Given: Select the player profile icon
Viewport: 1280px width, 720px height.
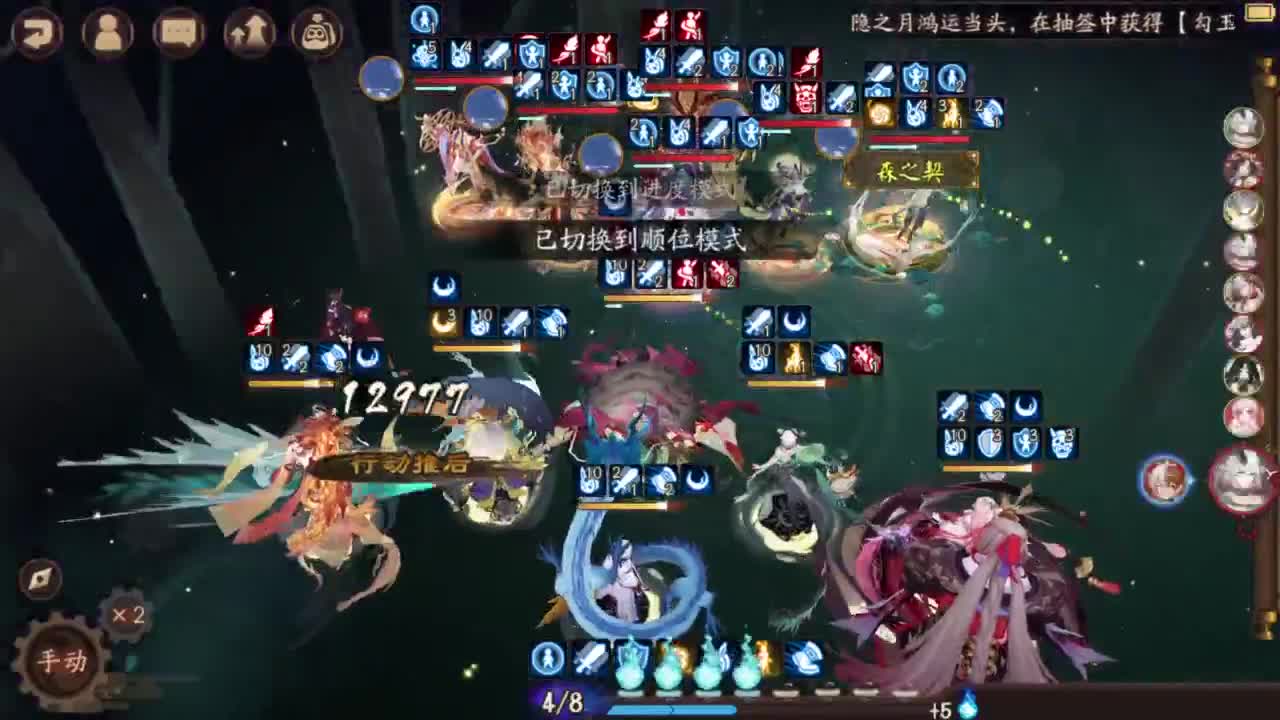Looking at the screenshot, I should coord(108,32).
